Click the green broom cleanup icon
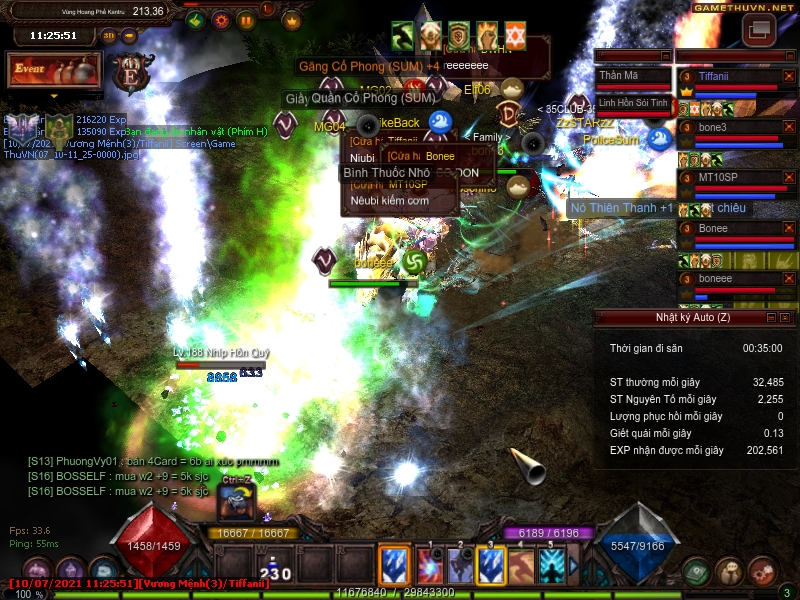This screenshot has height=600, width=800. pyautogui.click(x=196, y=19)
